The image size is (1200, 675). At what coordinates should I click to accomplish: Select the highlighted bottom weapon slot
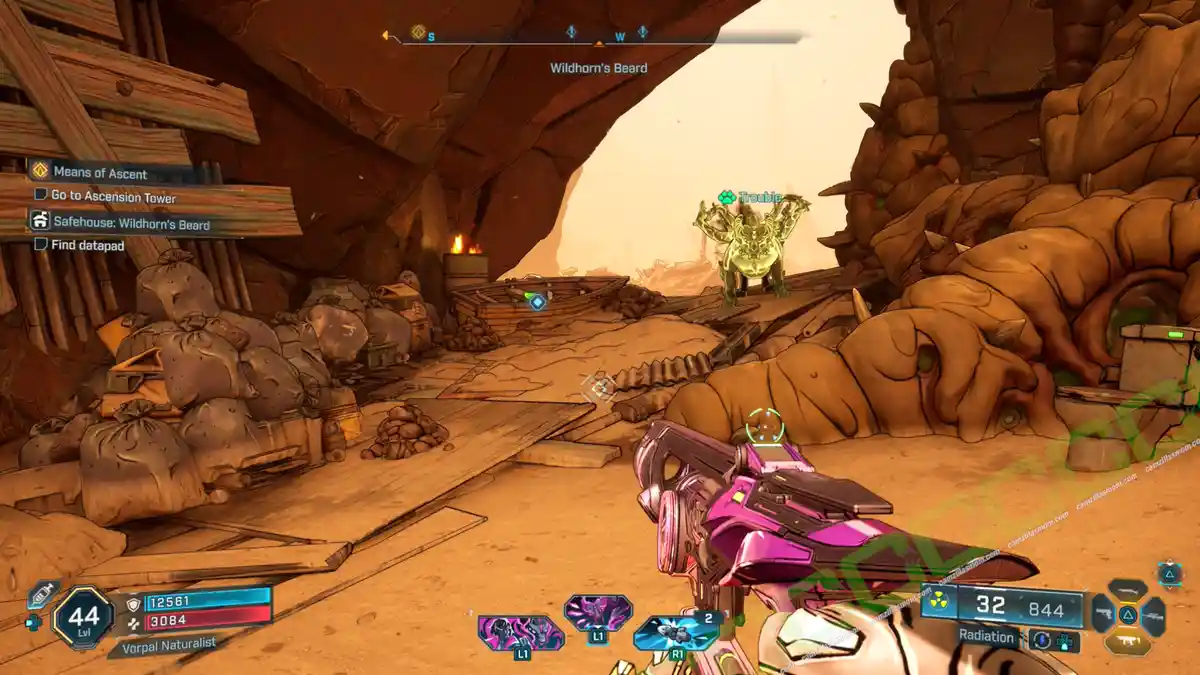[1127, 642]
